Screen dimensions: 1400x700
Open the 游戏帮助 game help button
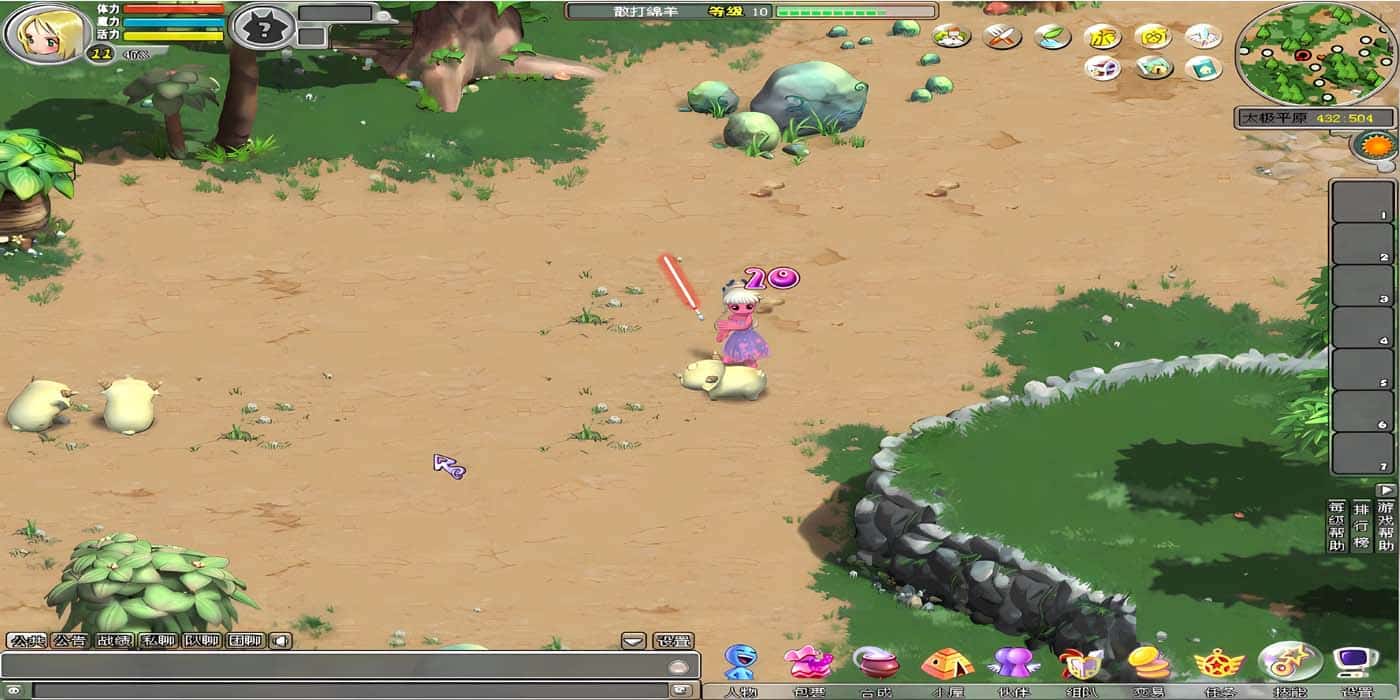[x=1385, y=526]
